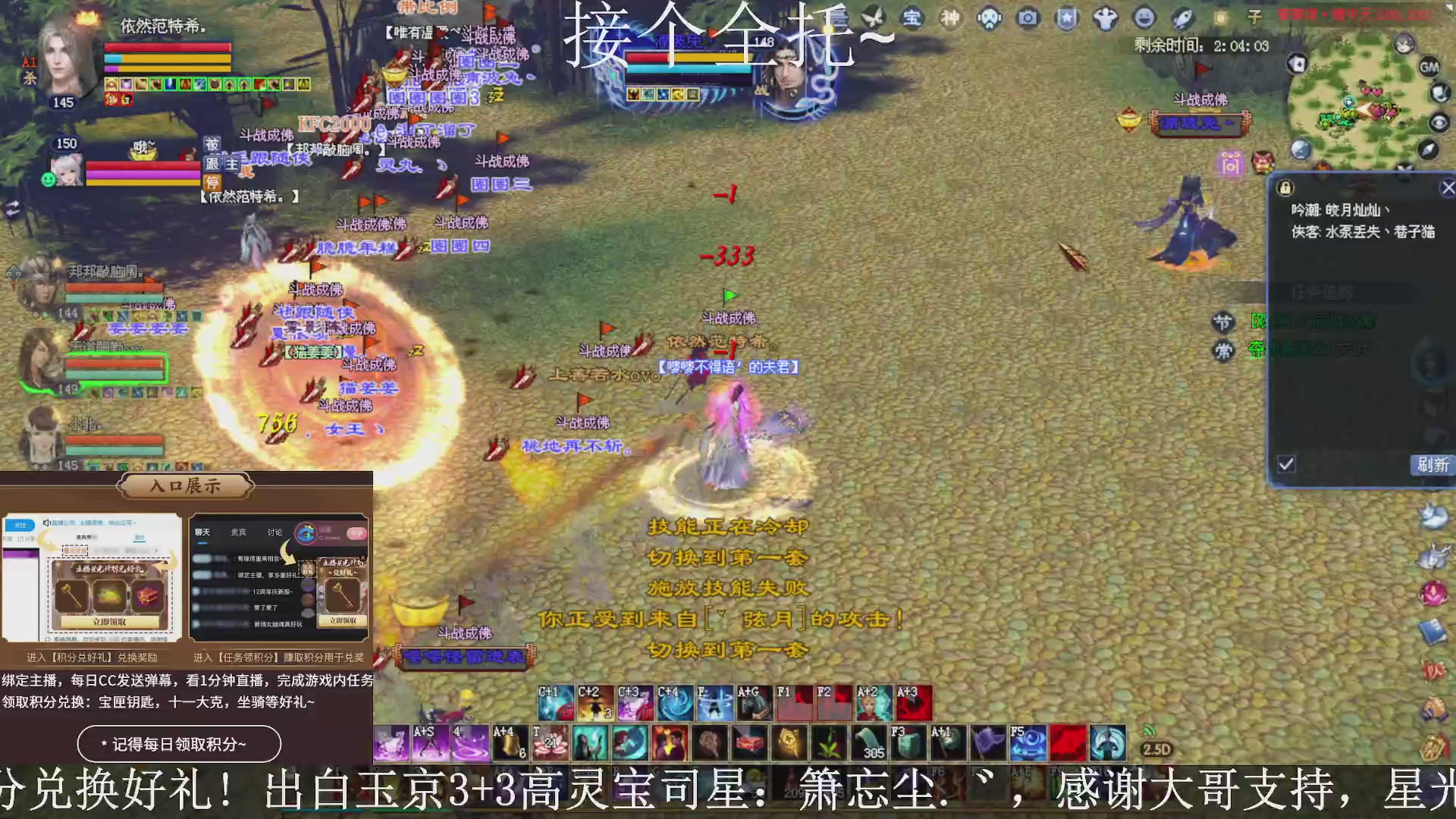Open the pink bag icon on the right edge
This screenshot has height=819, width=1456.
[x=1433, y=591]
